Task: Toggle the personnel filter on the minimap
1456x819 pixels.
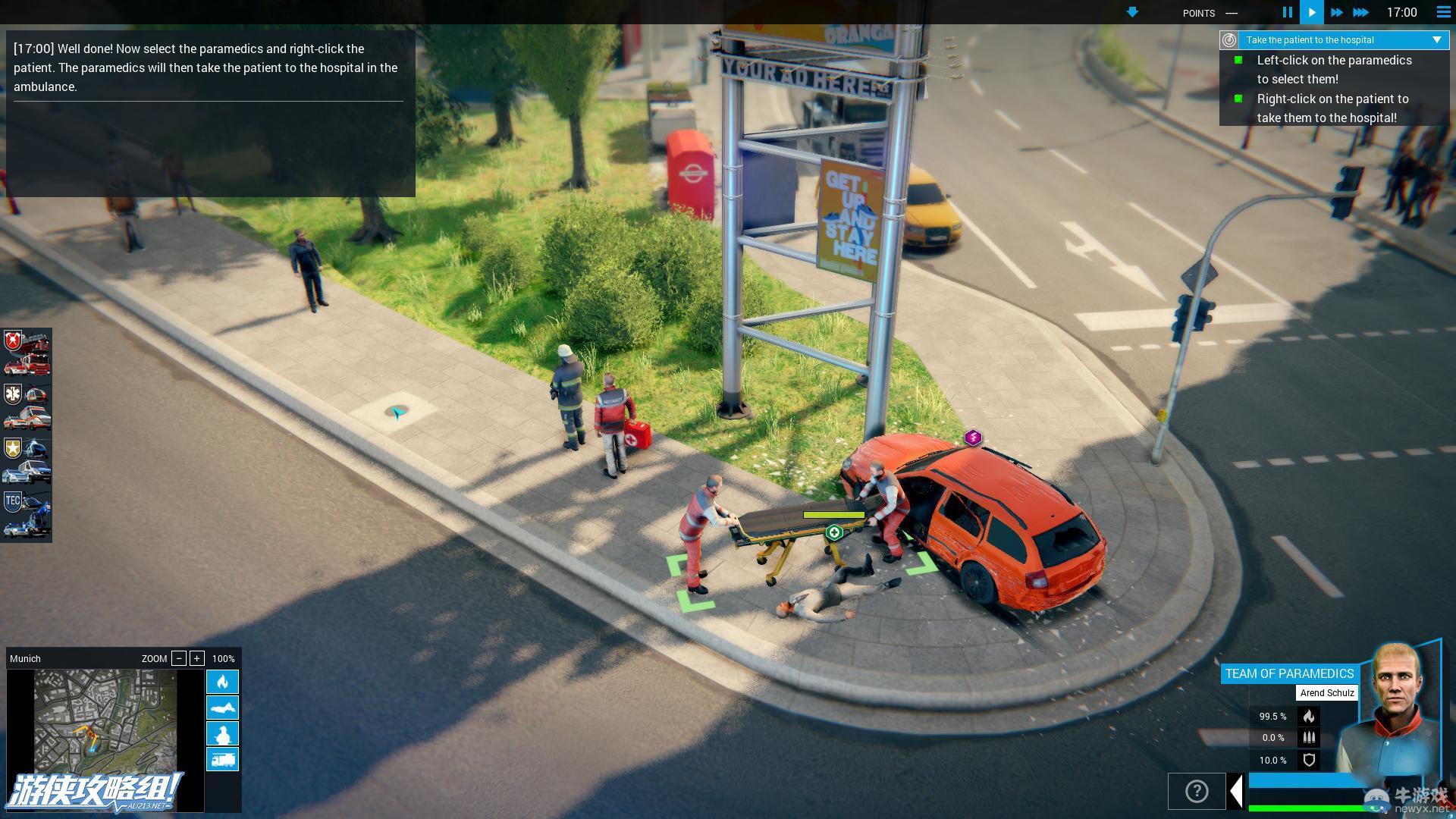Action: (x=222, y=733)
